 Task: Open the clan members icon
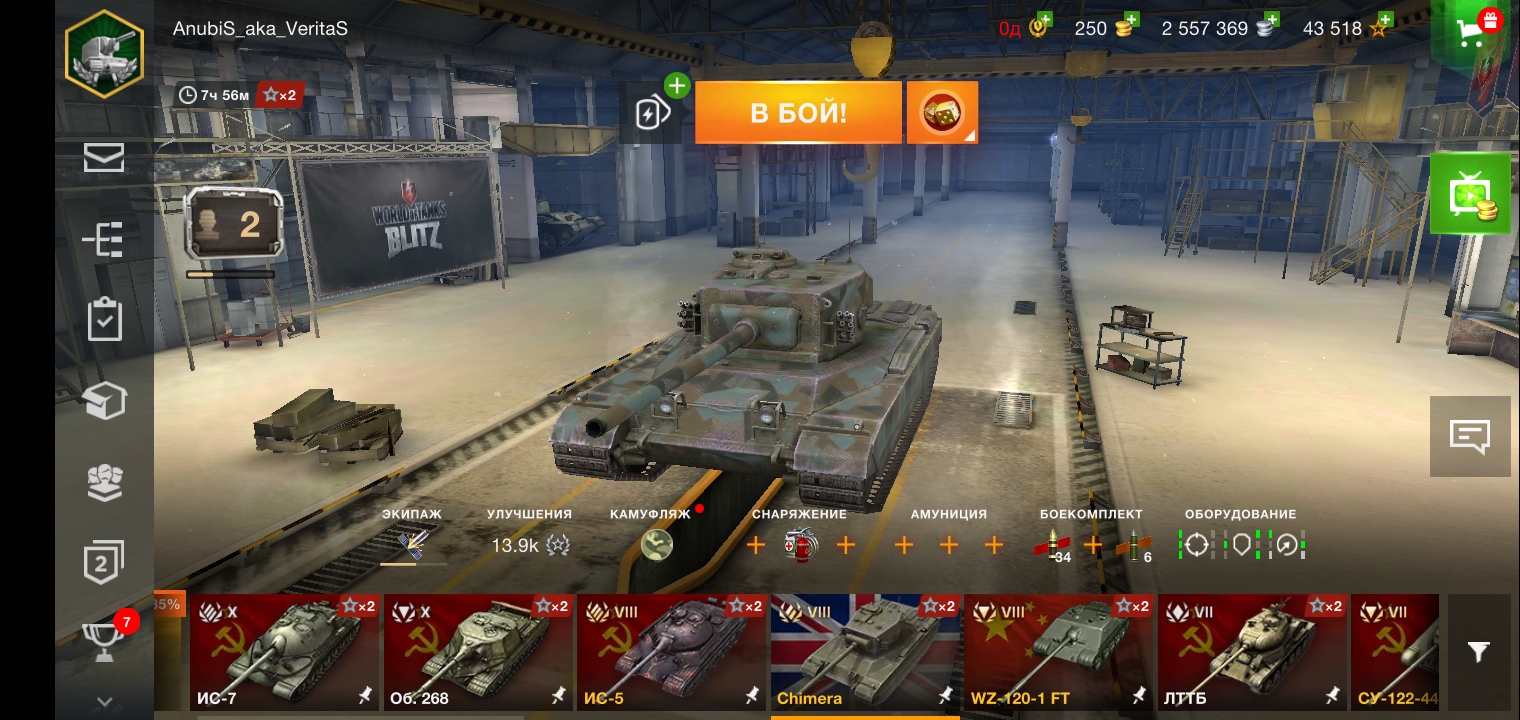pos(104,483)
